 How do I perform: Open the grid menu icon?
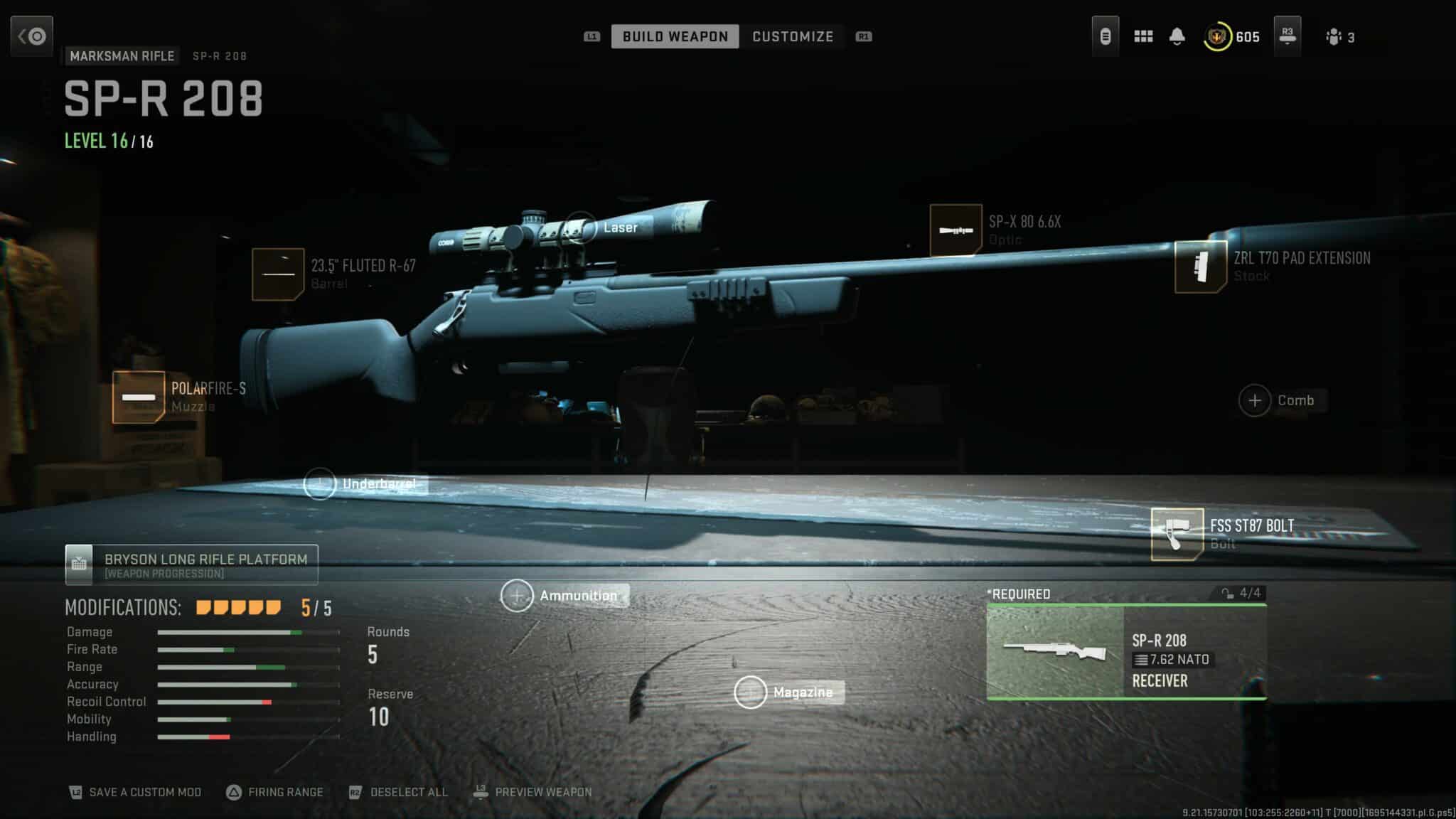[x=1143, y=36]
